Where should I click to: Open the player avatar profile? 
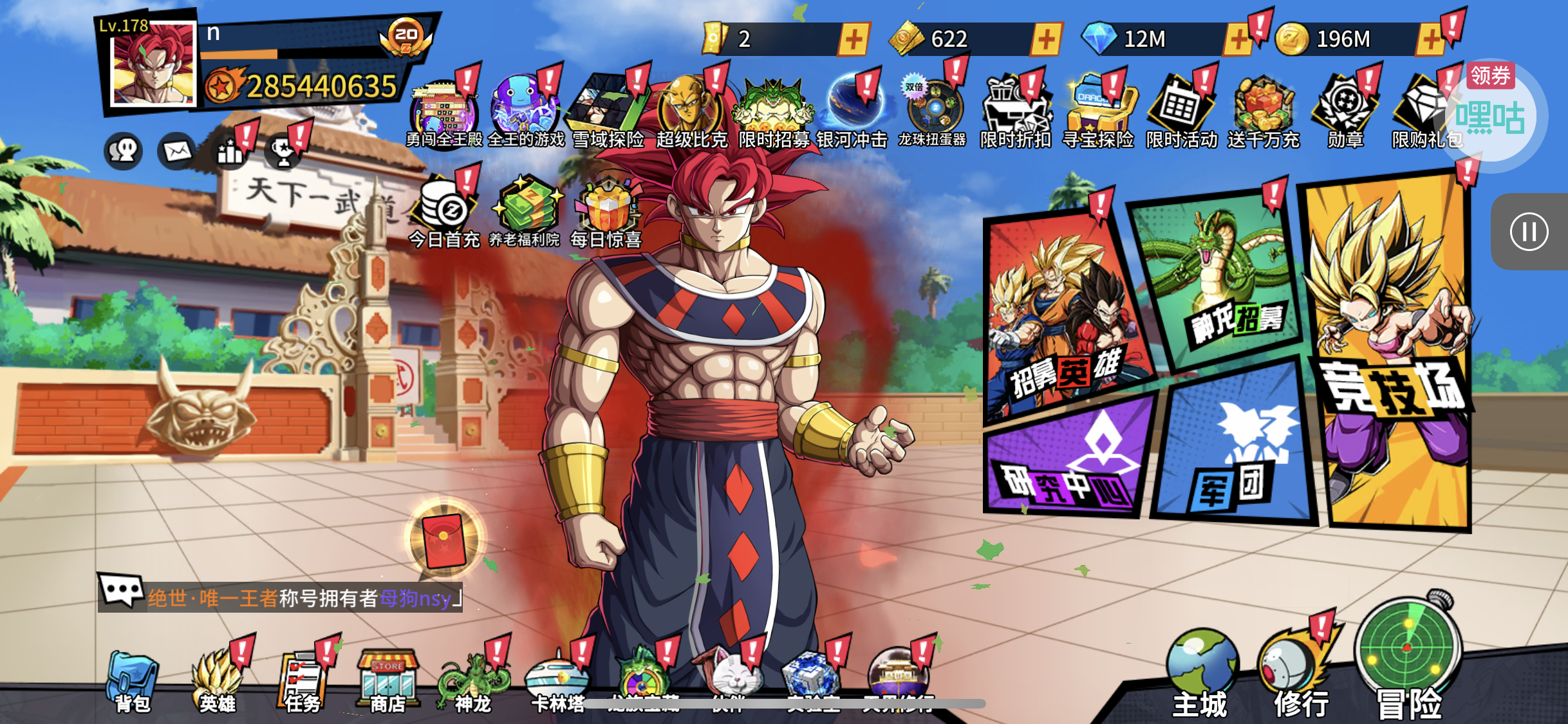[153, 64]
